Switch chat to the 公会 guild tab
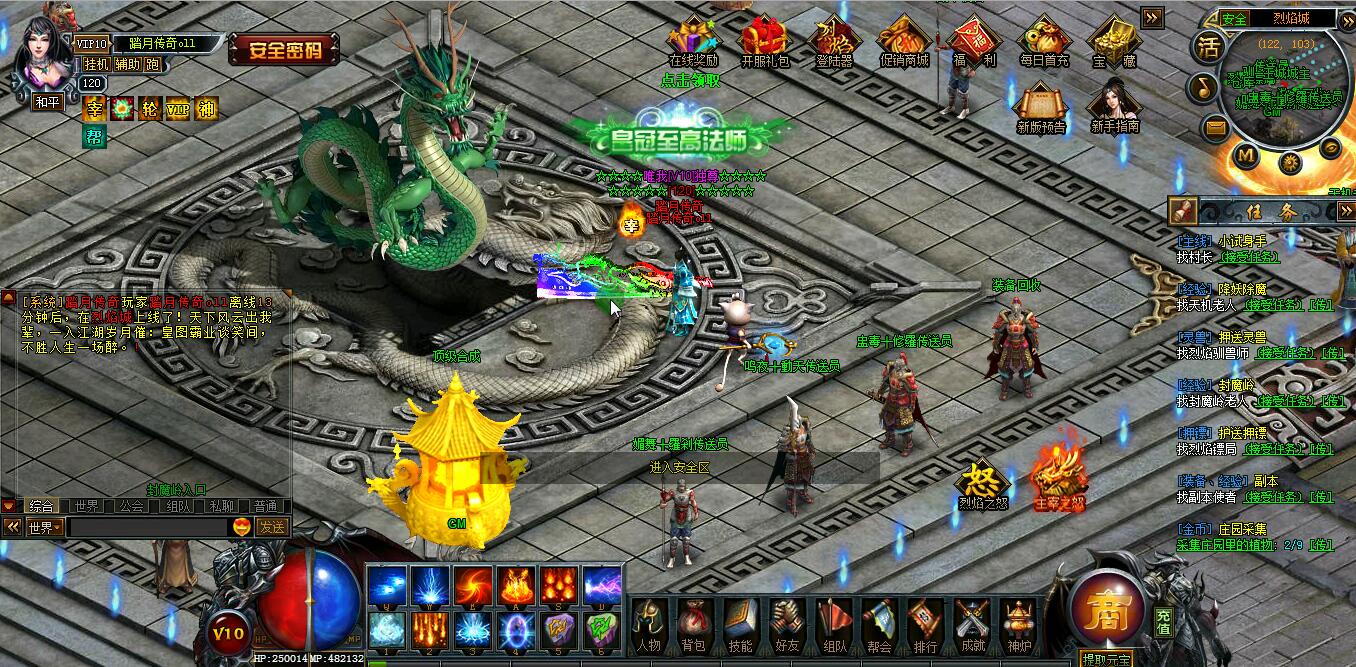This screenshot has width=1356, height=667. coord(131,506)
